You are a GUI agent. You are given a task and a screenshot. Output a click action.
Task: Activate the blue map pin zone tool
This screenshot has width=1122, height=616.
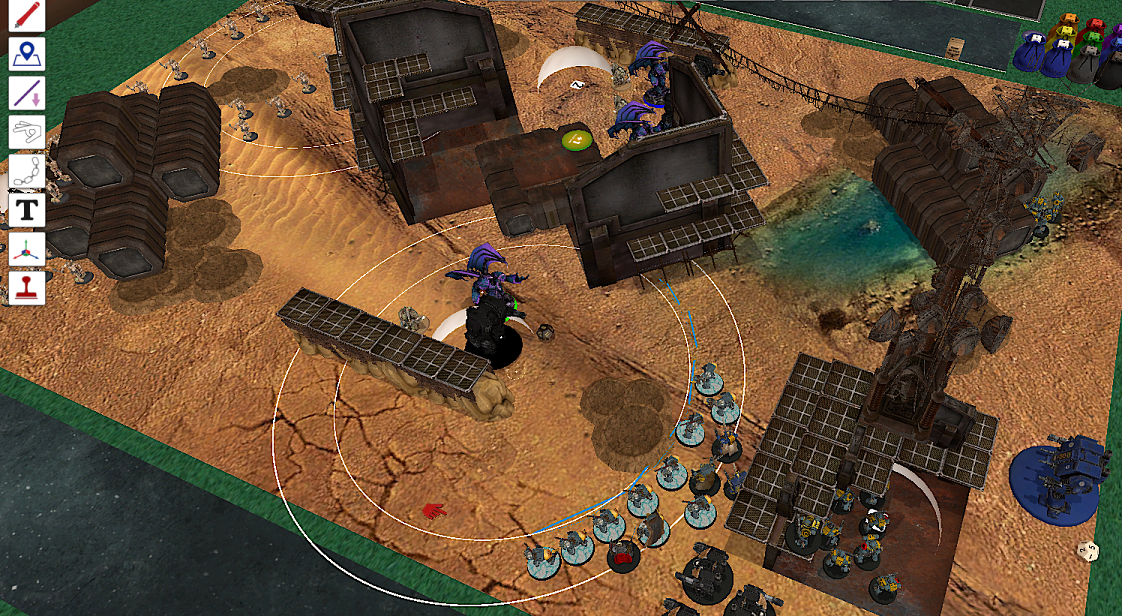click(x=27, y=54)
